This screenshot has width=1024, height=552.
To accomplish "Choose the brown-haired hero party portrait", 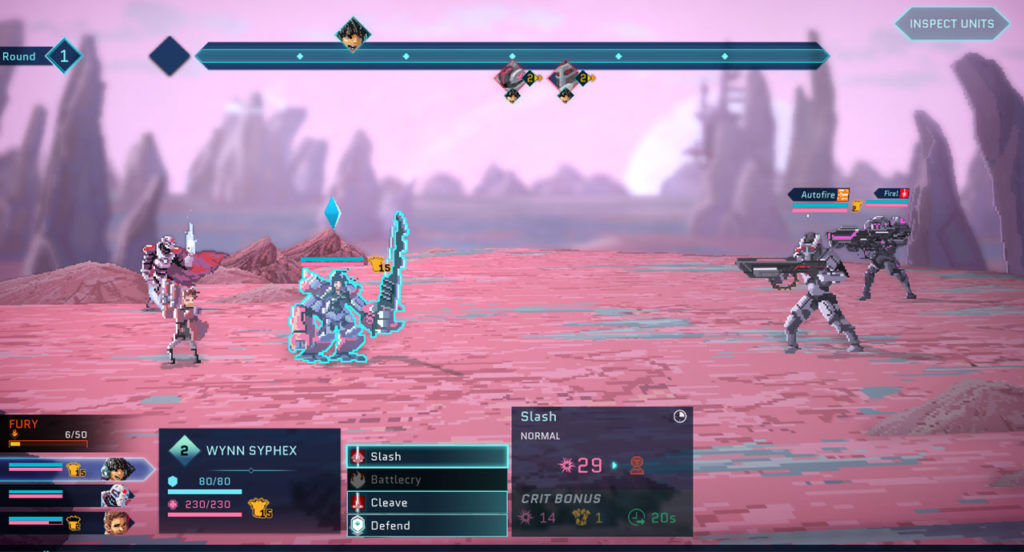I will point(116,522).
